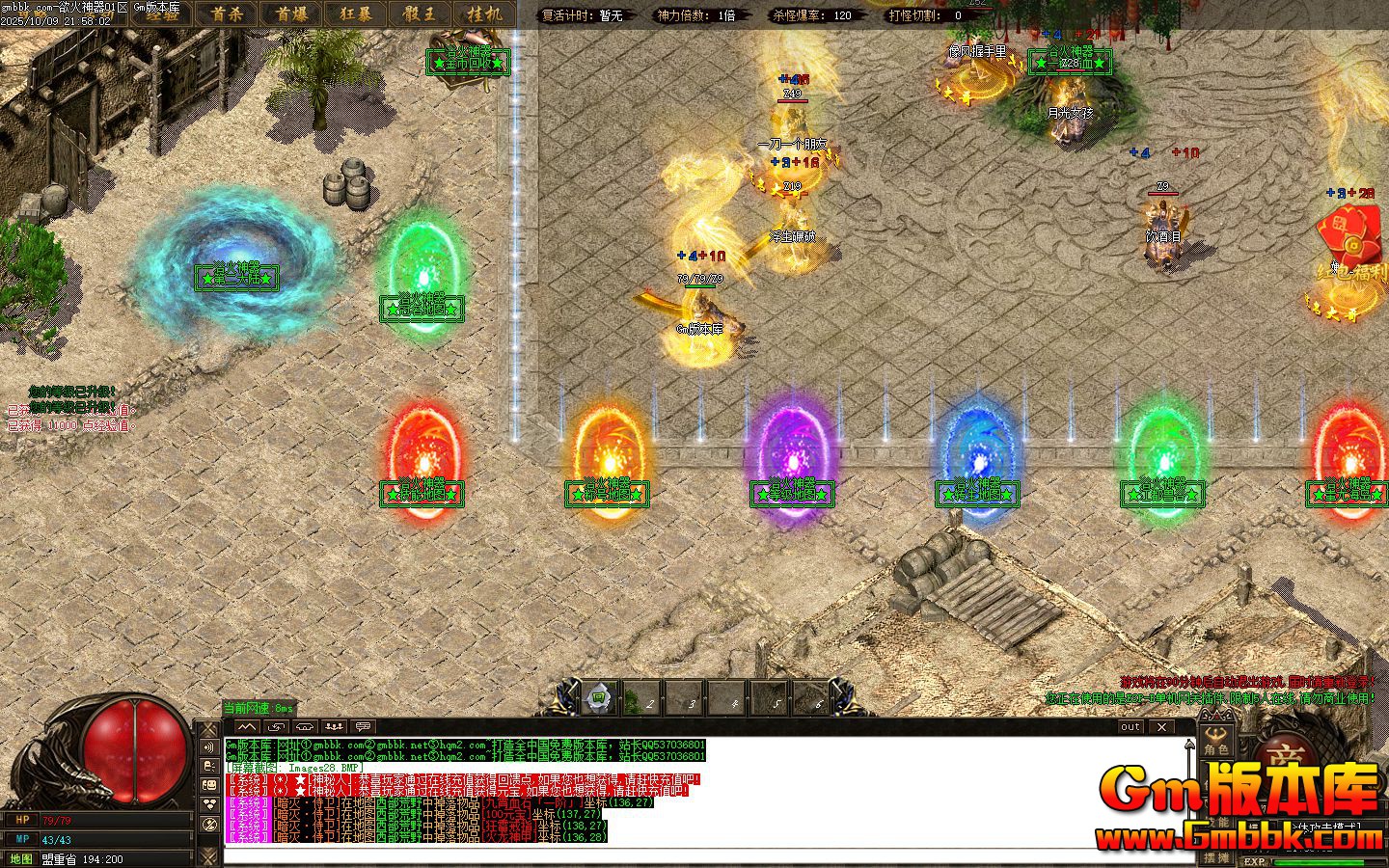Collapse the chat panel with the chevron arrow

pos(248,727)
